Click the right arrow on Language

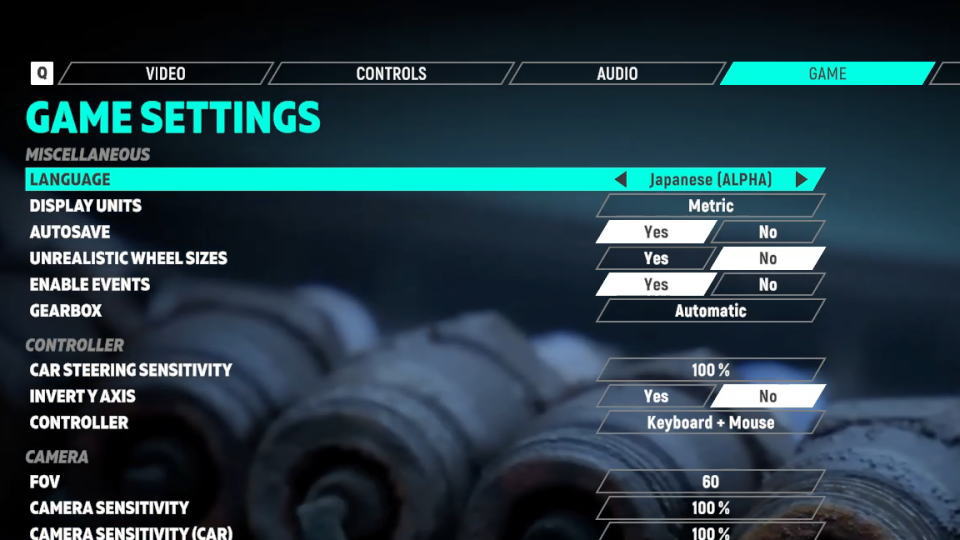click(801, 180)
